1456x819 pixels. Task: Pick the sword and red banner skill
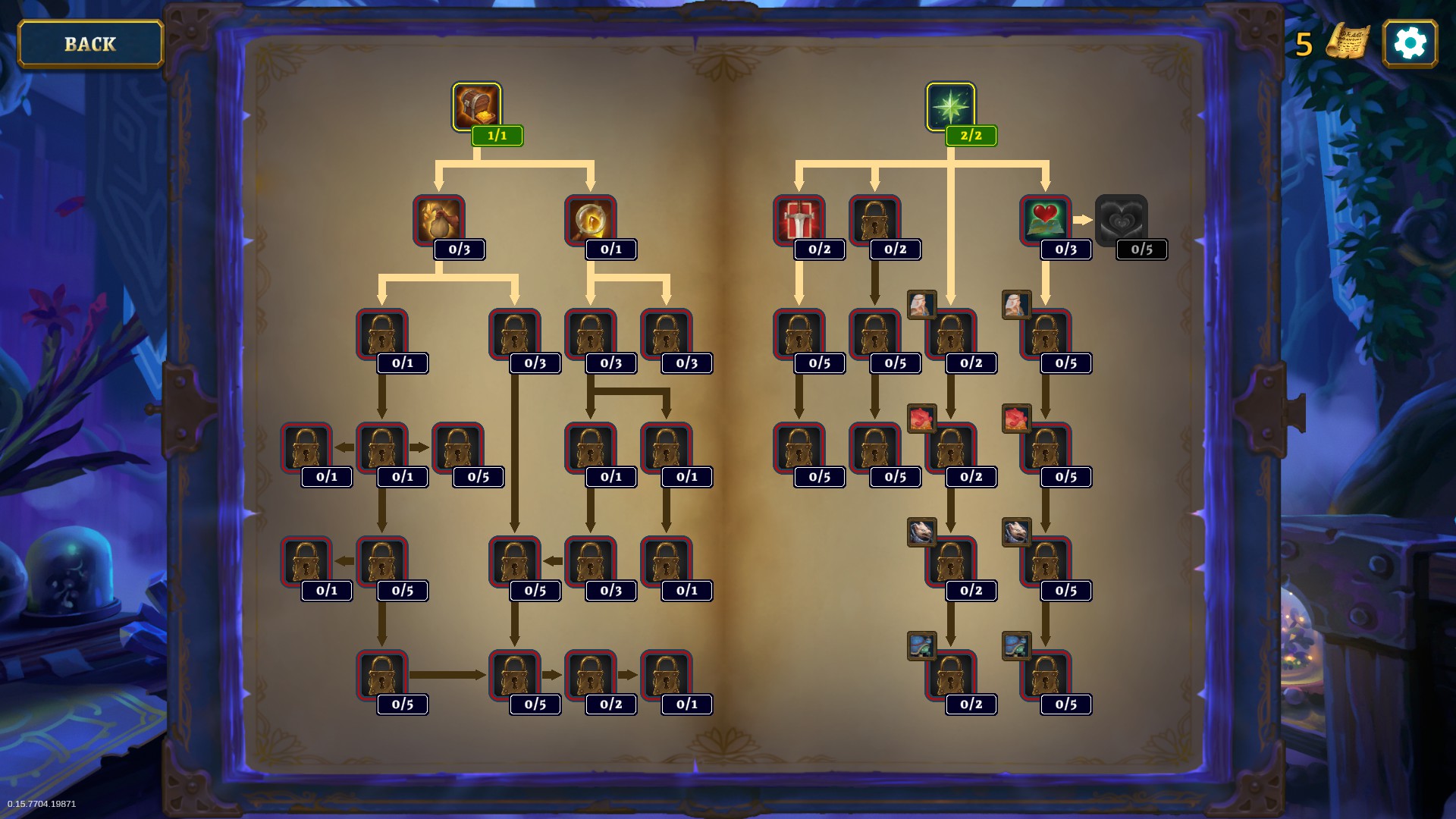pos(799,220)
